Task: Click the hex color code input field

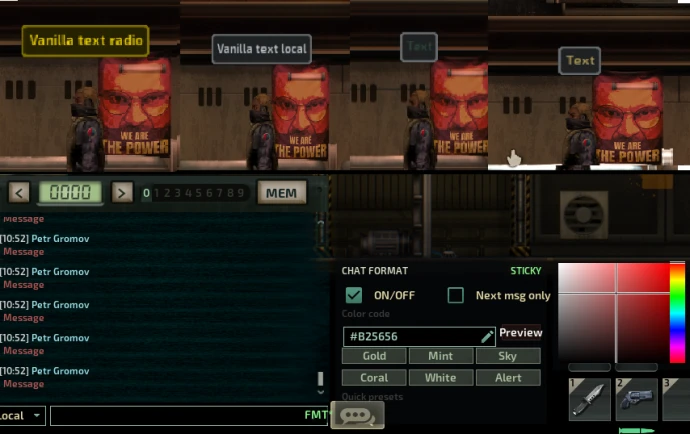Action: pos(412,336)
